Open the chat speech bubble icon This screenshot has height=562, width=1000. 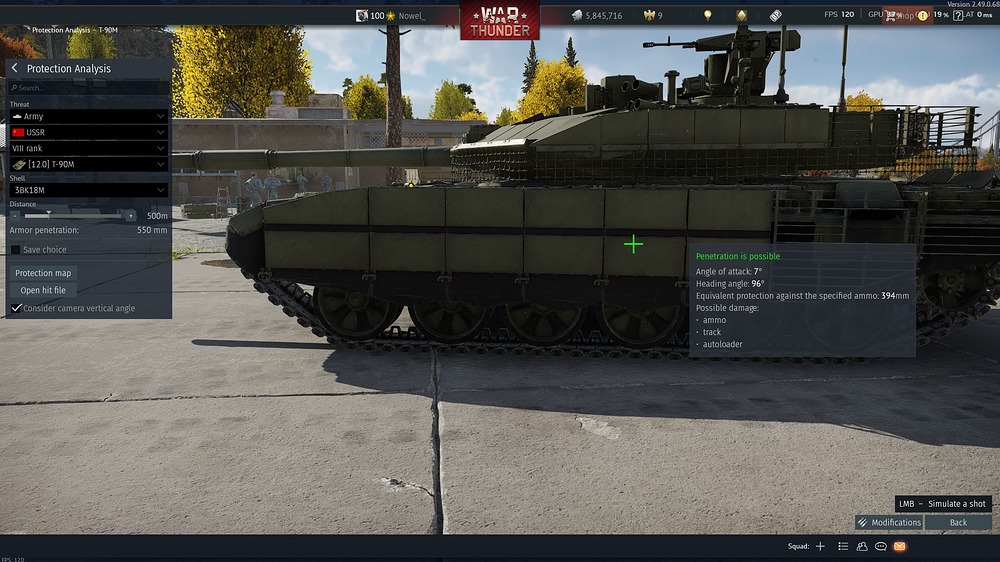pyautogui.click(x=881, y=546)
